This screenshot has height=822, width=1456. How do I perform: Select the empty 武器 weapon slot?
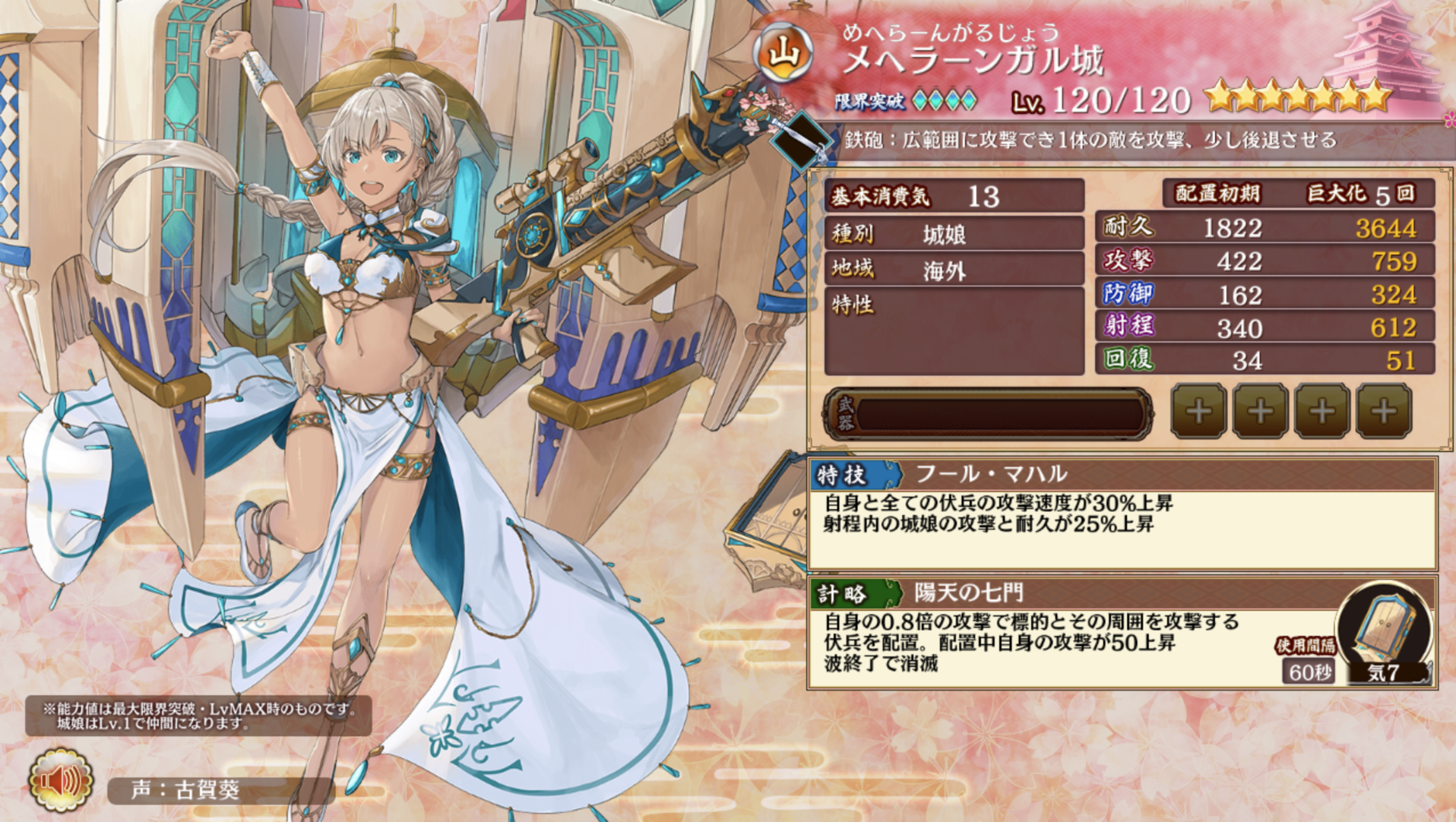click(x=988, y=414)
